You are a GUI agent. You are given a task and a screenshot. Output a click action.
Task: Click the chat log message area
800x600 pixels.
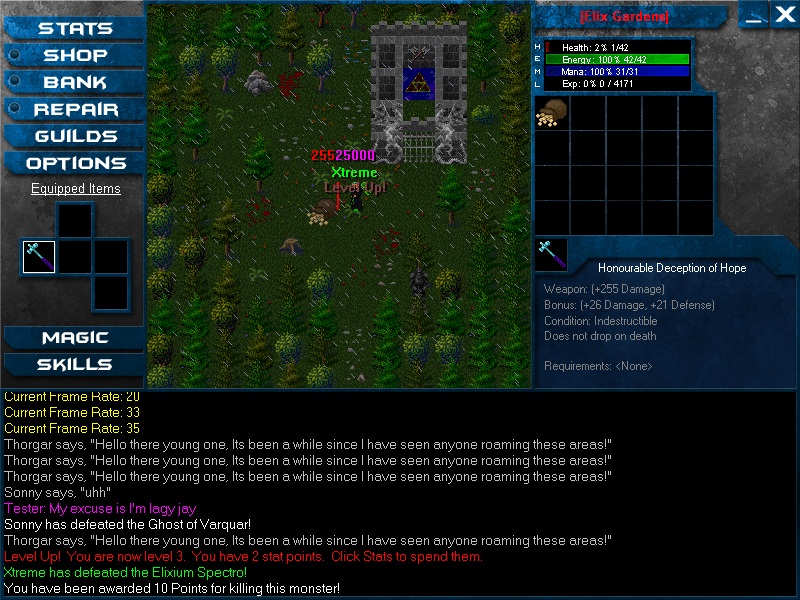[x=400, y=495]
